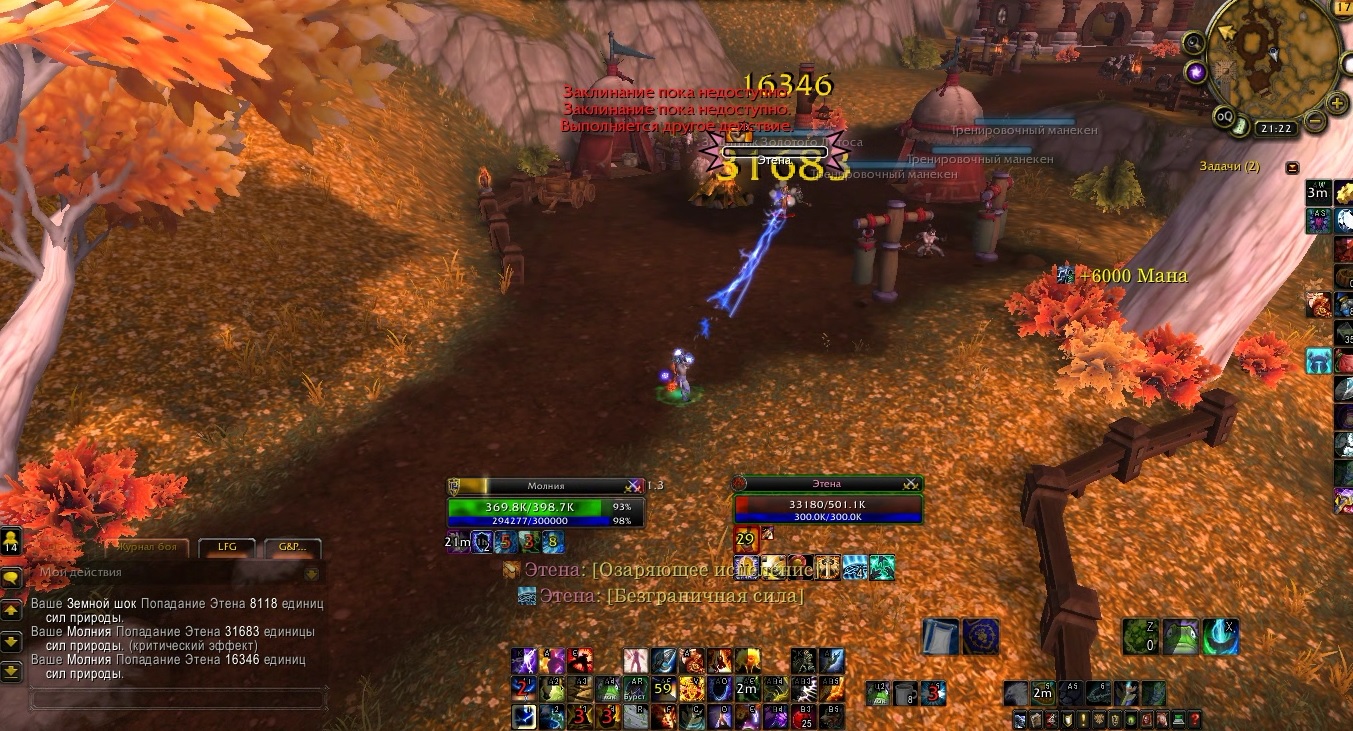The height and width of the screenshot is (731, 1353).
Task: Zoom out the minimap with the minus button
Action: (1315, 122)
